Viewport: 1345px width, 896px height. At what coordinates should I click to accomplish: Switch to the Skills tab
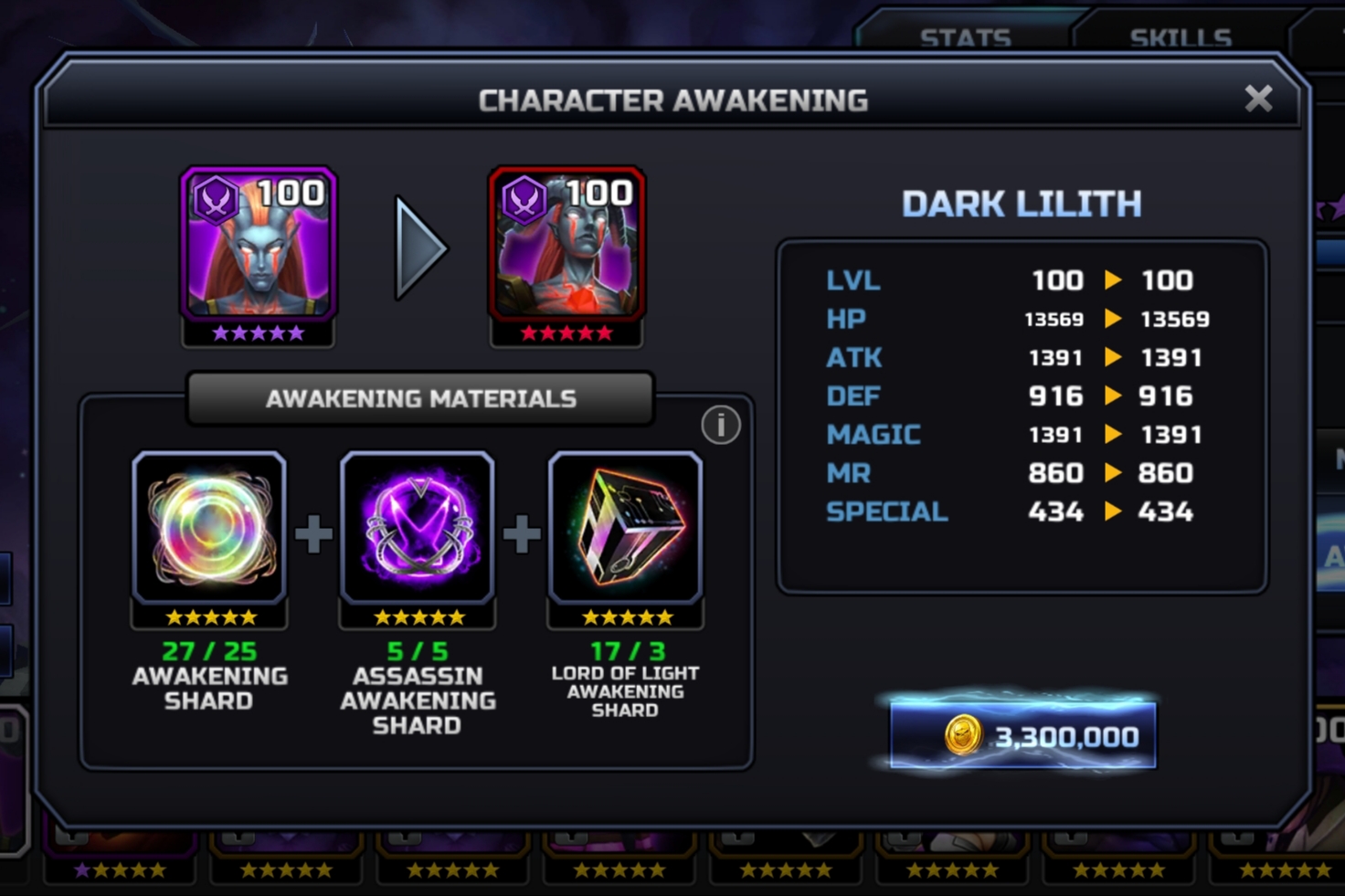[x=1180, y=37]
